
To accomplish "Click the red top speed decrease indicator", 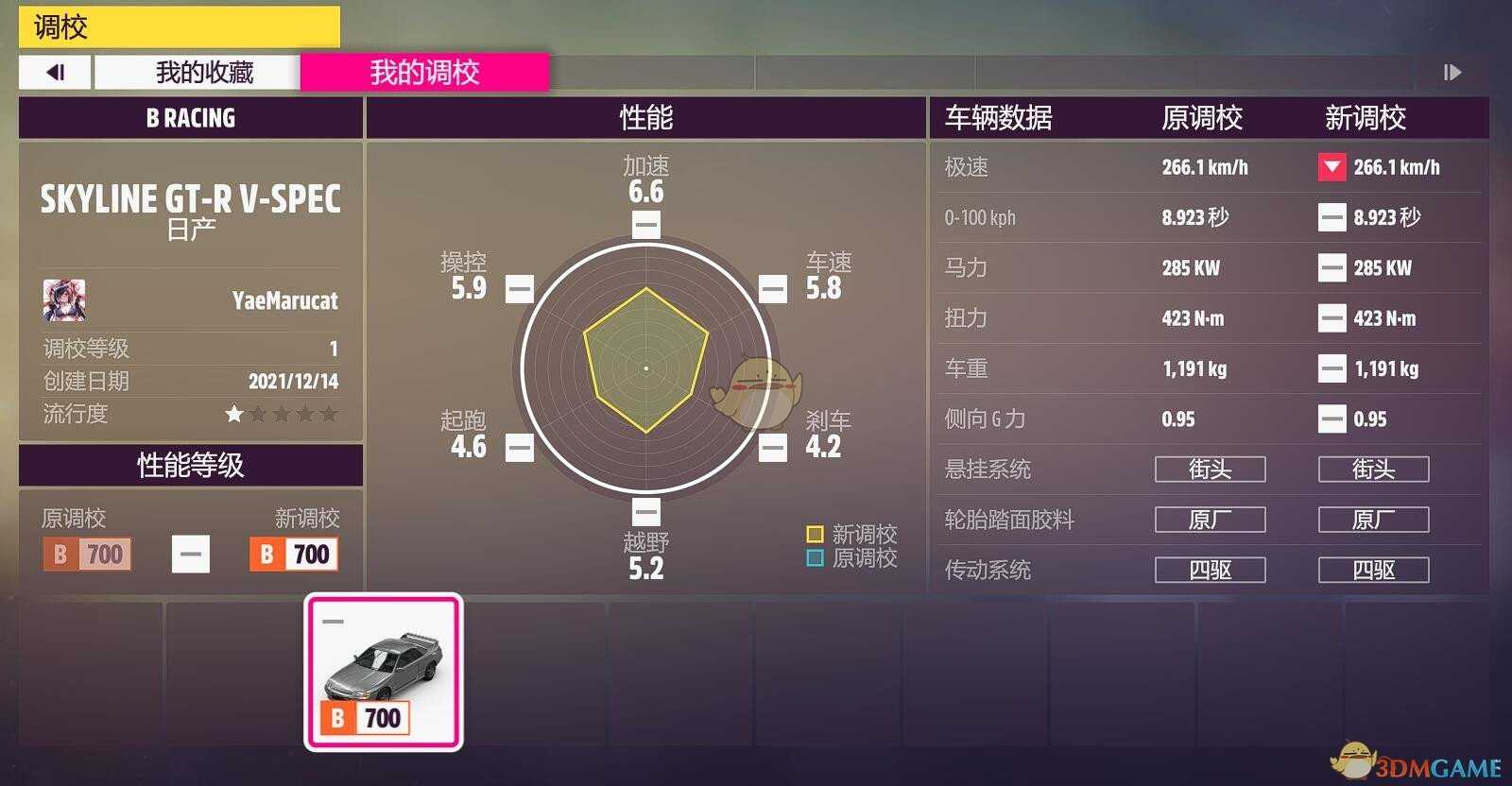I will 1332,167.
